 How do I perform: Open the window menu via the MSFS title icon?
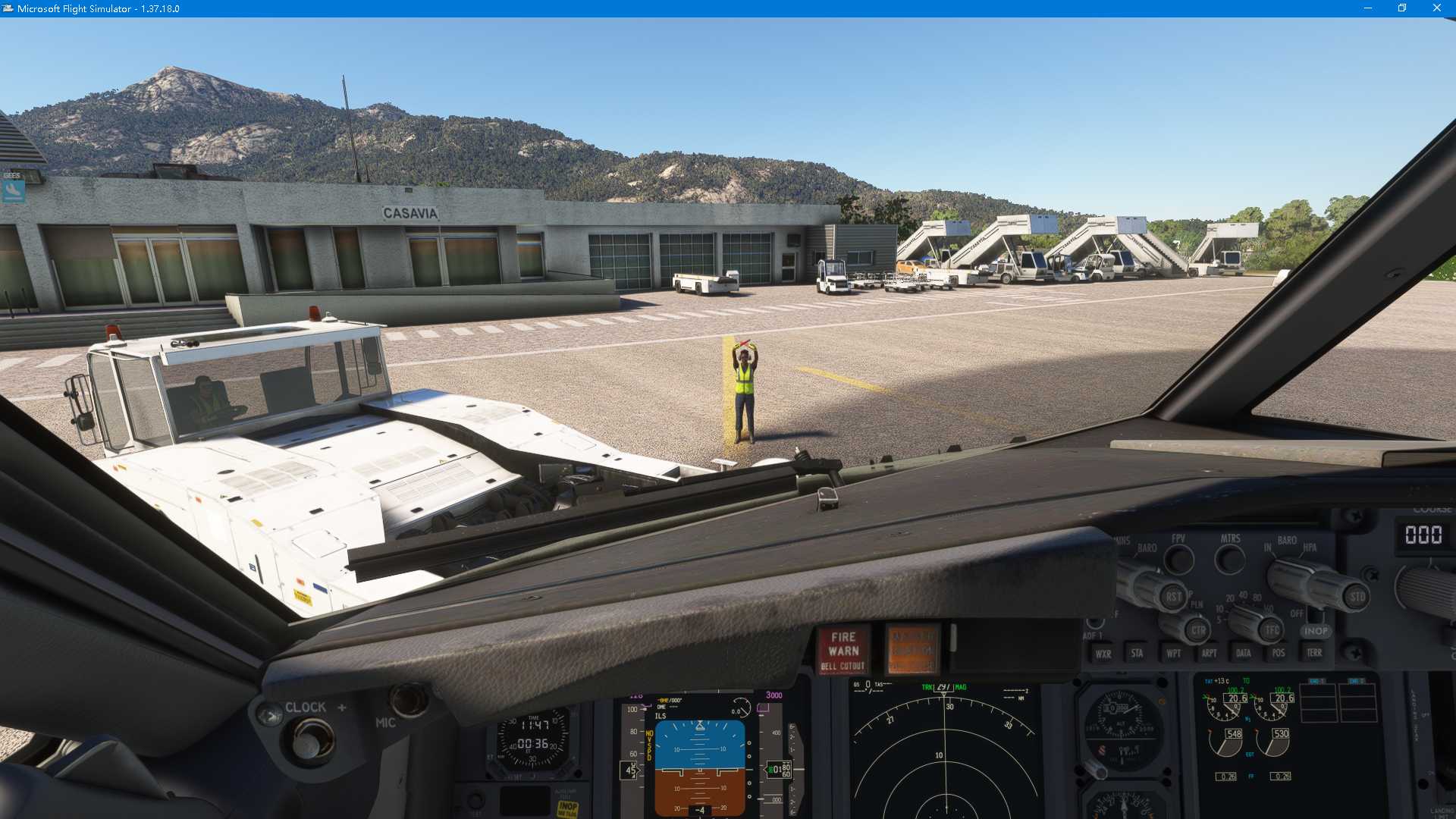pyautogui.click(x=8, y=8)
